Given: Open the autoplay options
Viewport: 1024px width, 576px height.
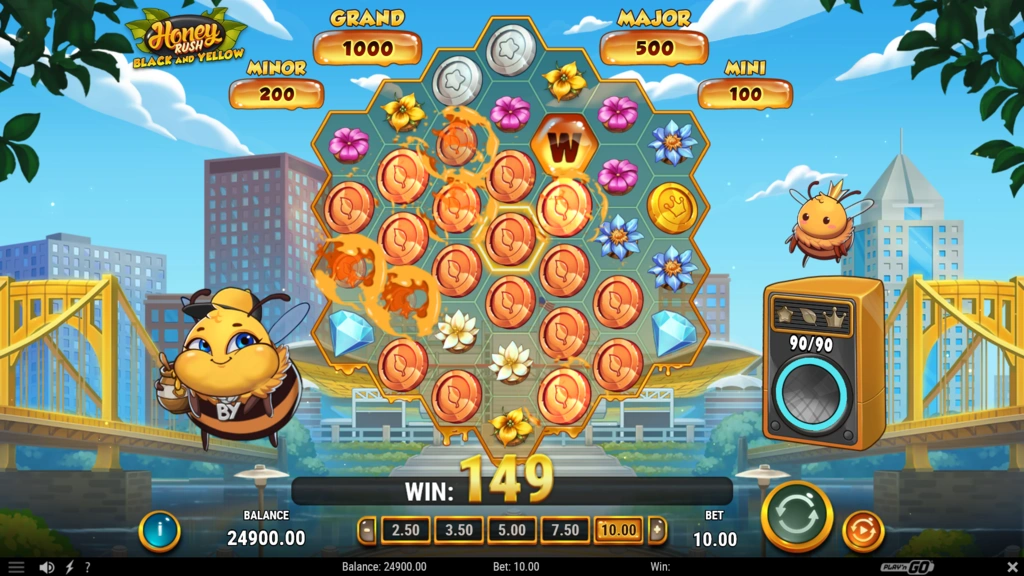Looking at the screenshot, I should click(x=863, y=531).
